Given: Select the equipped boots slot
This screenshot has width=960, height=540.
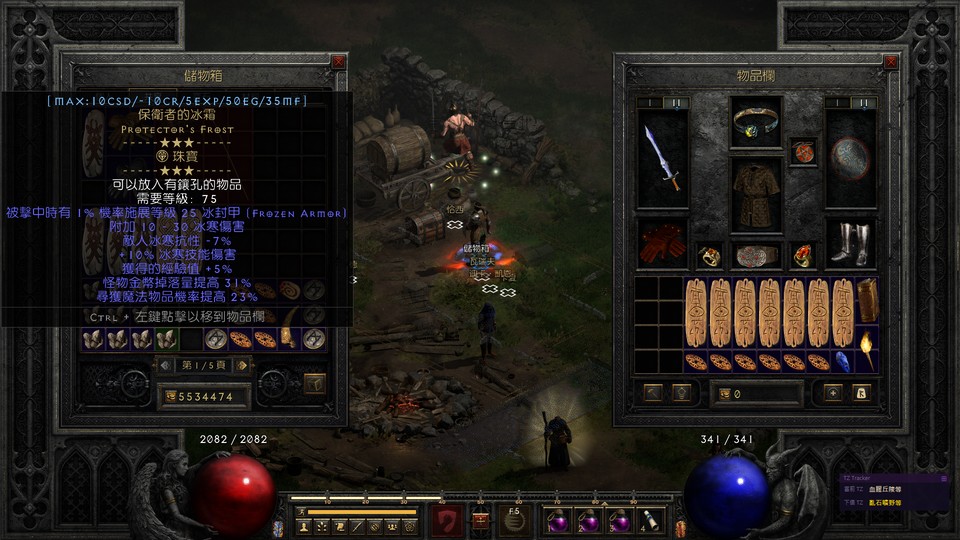Looking at the screenshot, I should coord(851,244).
